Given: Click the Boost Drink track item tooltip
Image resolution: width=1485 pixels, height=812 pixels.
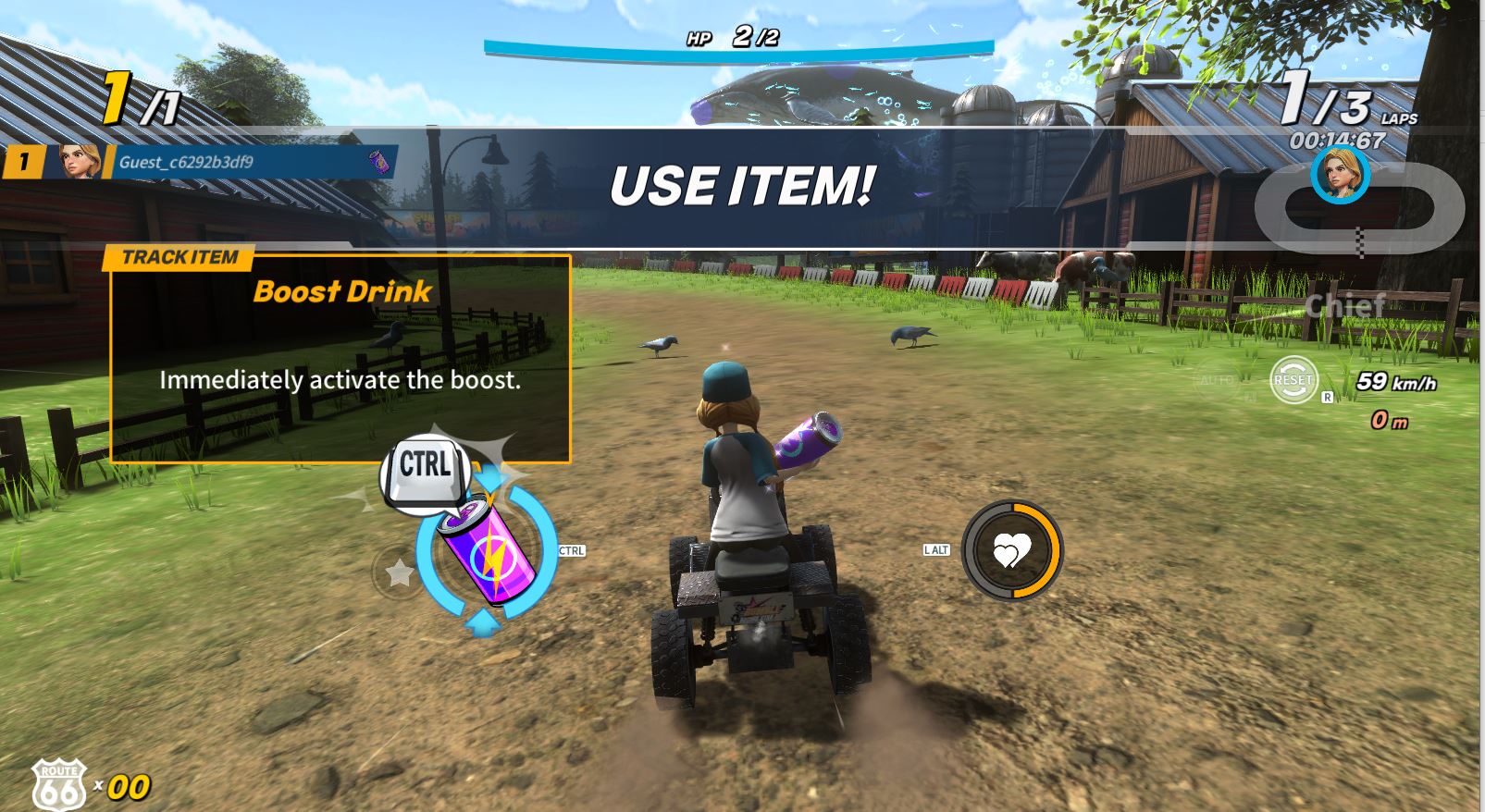Looking at the screenshot, I should pyautogui.click(x=340, y=356).
